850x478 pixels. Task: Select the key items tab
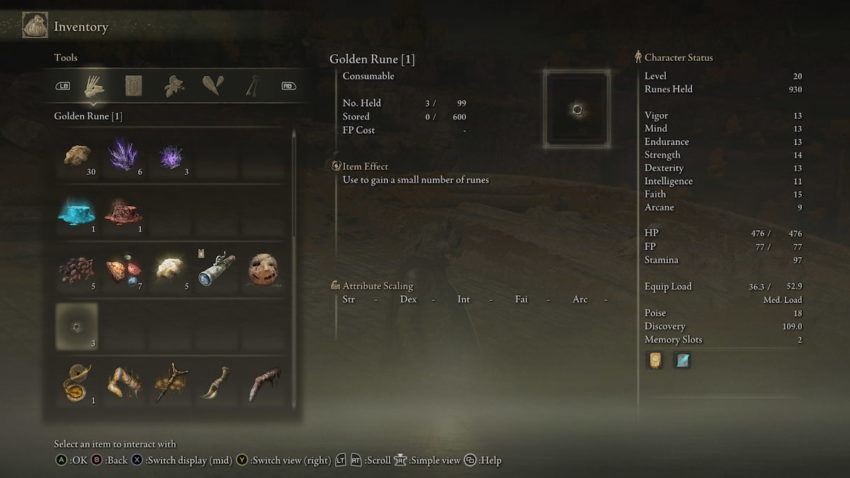pos(250,86)
